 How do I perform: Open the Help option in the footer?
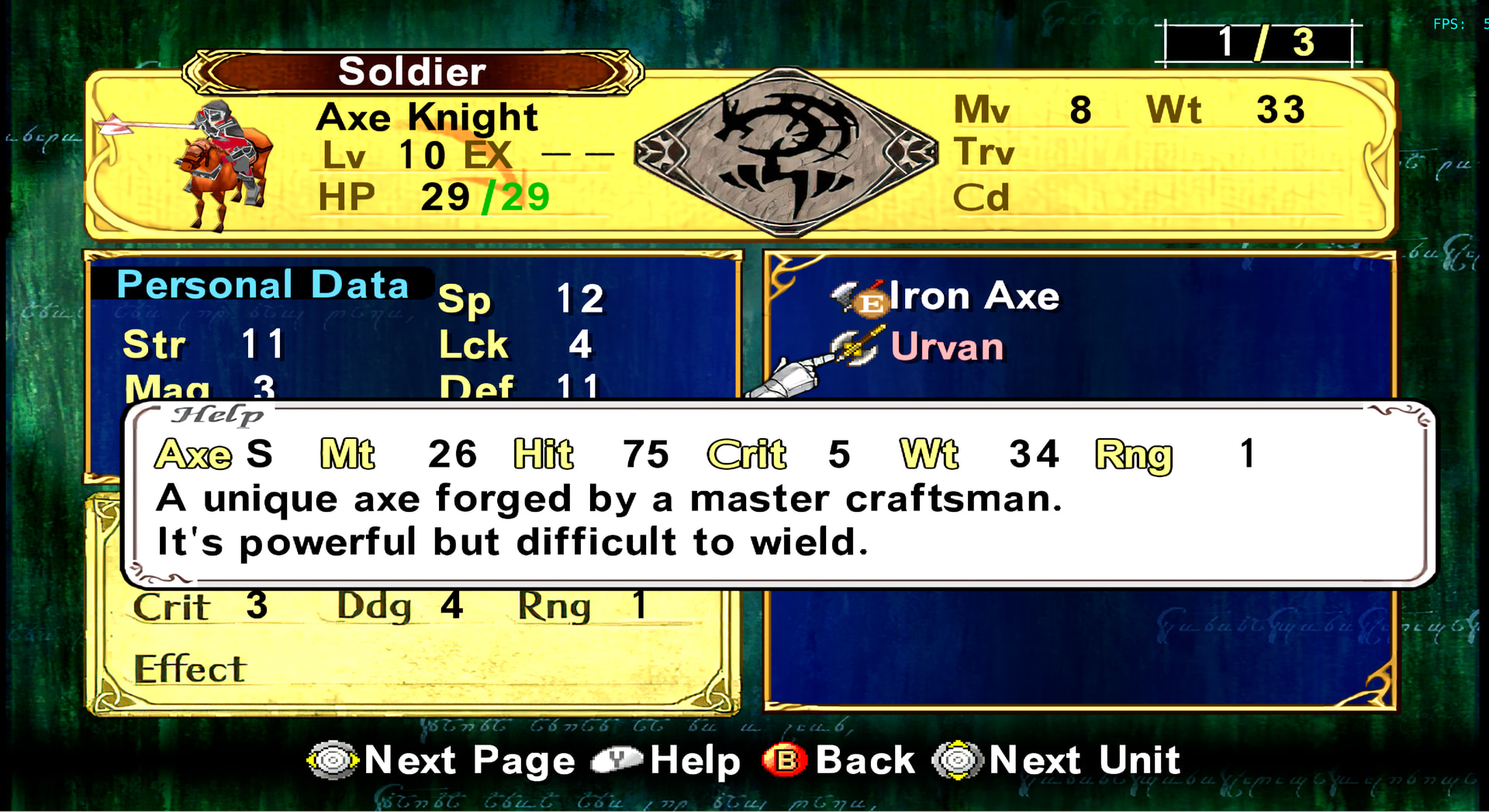pyautogui.click(x=667, y=760)
